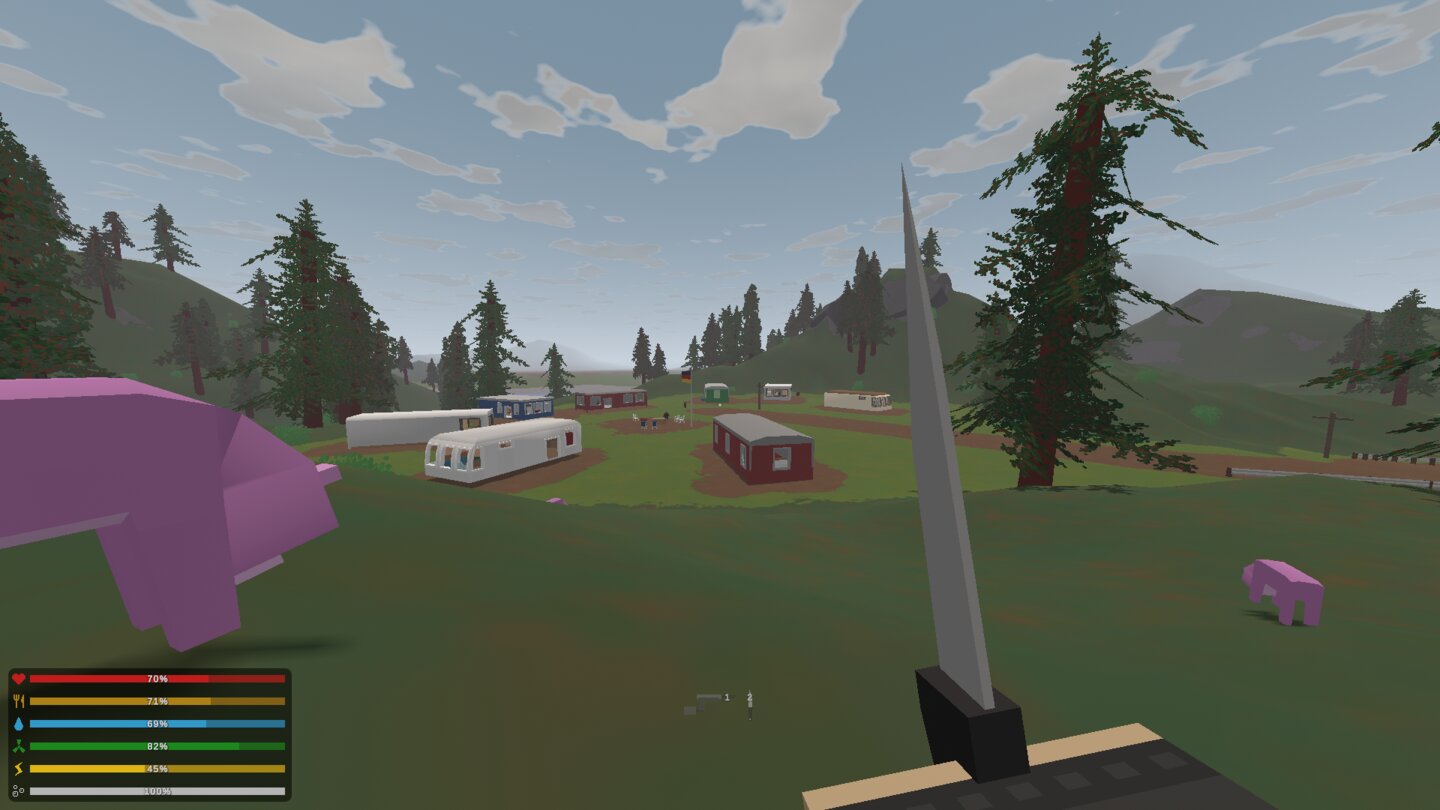Click the gray 100% oxygen bar

(x=155, y=790)
